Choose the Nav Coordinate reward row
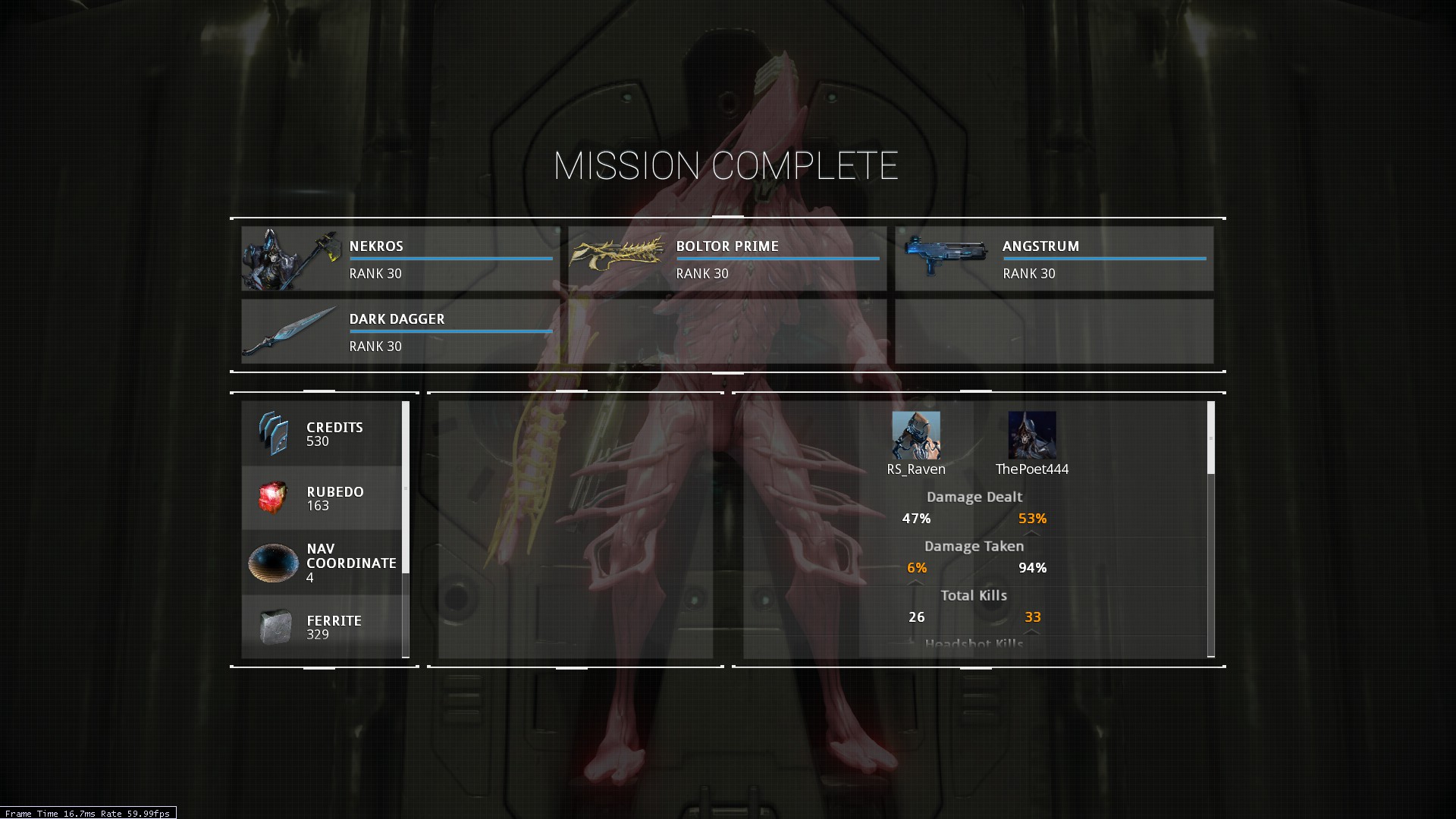This screenshot has height=819, width=1456. [322, 563]
